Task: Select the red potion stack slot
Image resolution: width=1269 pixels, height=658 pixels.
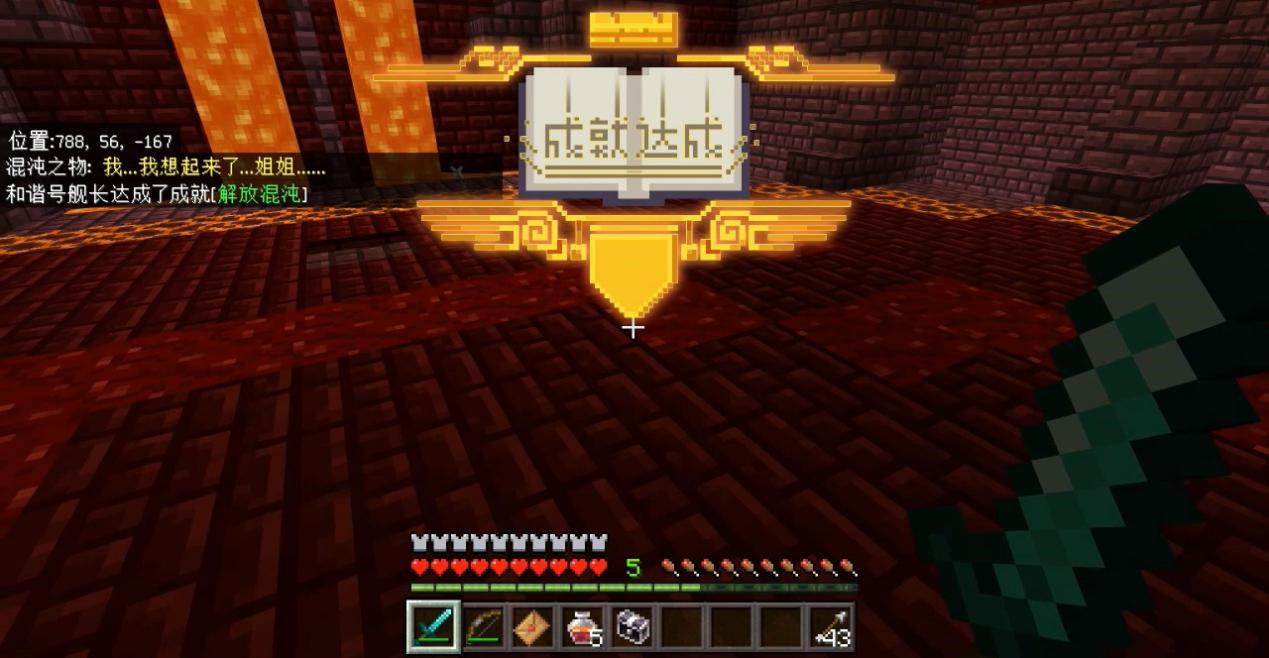Action: coord(581,628)
